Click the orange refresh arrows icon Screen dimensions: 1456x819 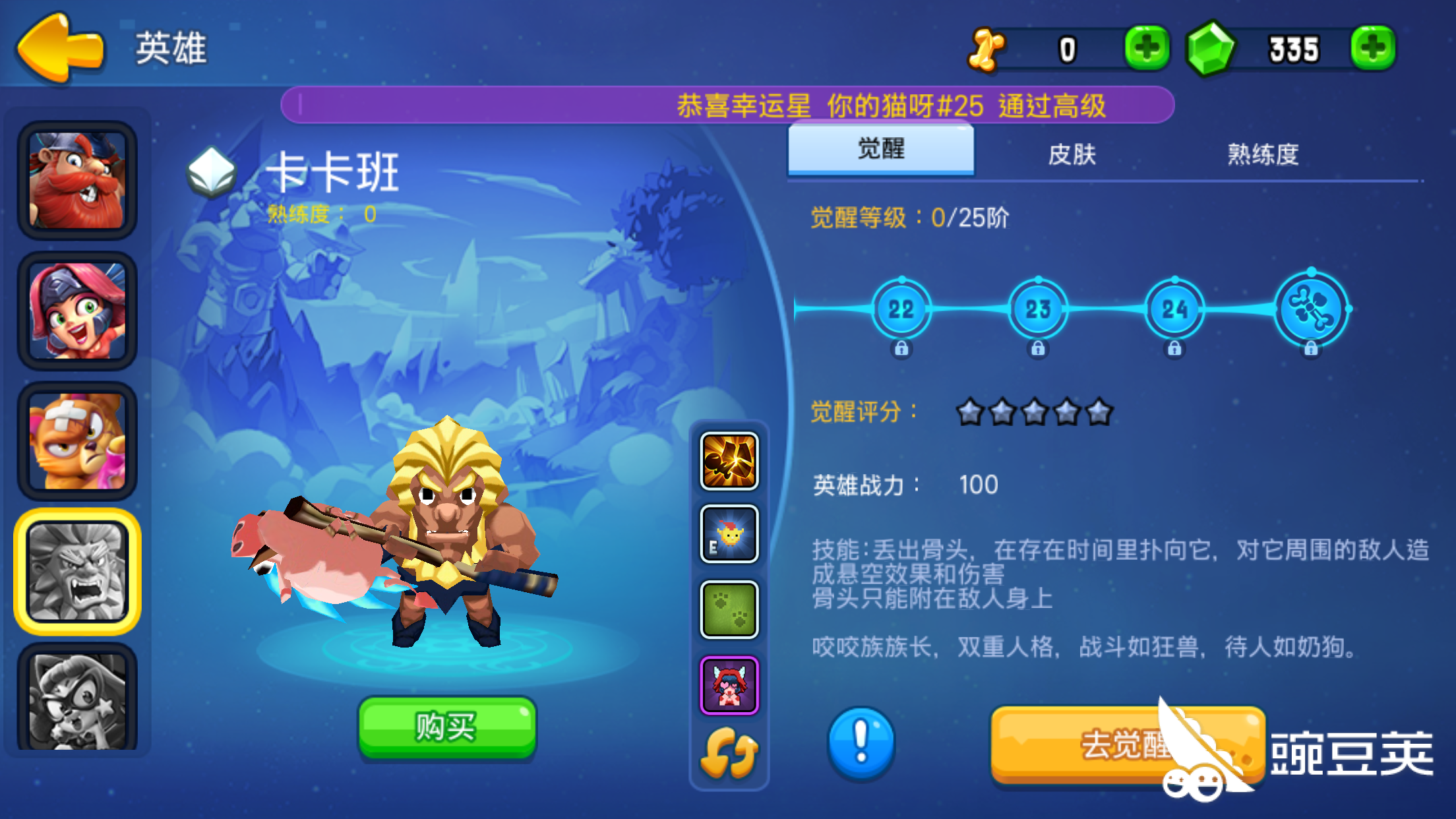(728, 752)
